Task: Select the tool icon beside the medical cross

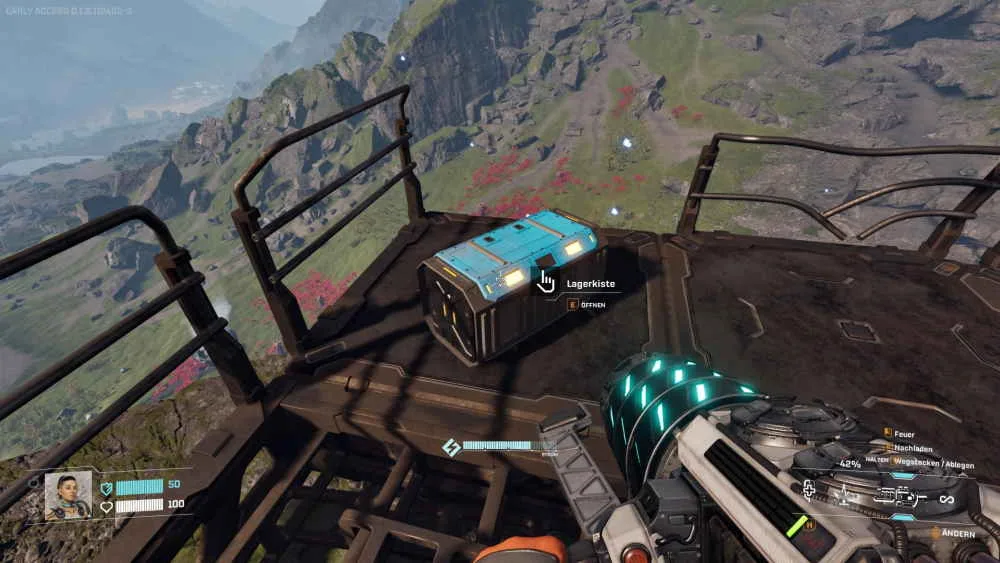Action: click(x=843, y=494)
